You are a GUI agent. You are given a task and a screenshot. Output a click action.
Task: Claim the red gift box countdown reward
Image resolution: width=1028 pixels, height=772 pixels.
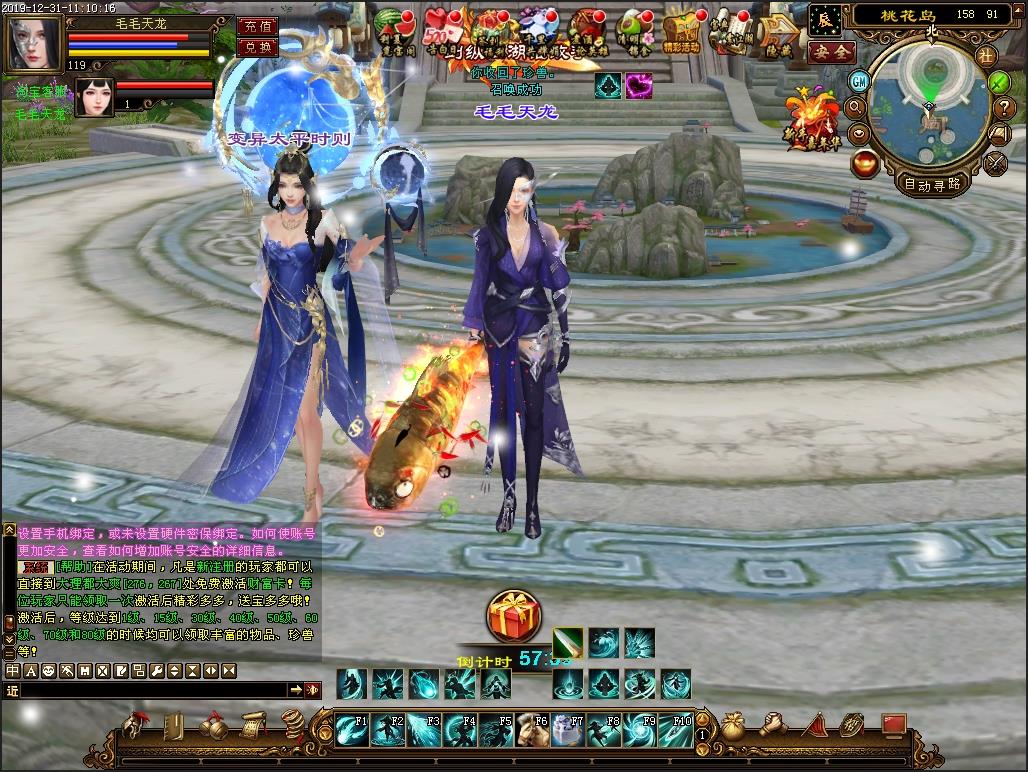coord(514,617)
